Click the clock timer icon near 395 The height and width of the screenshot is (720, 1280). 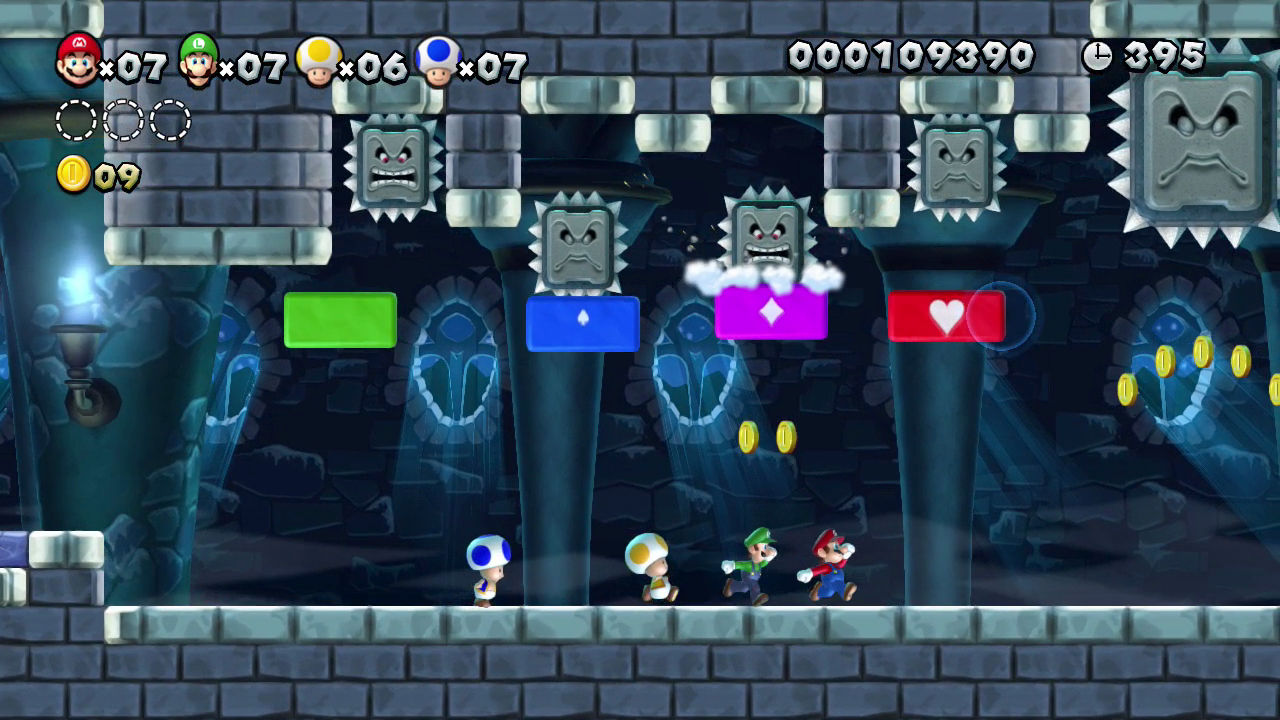click(x=1098, y=55)
